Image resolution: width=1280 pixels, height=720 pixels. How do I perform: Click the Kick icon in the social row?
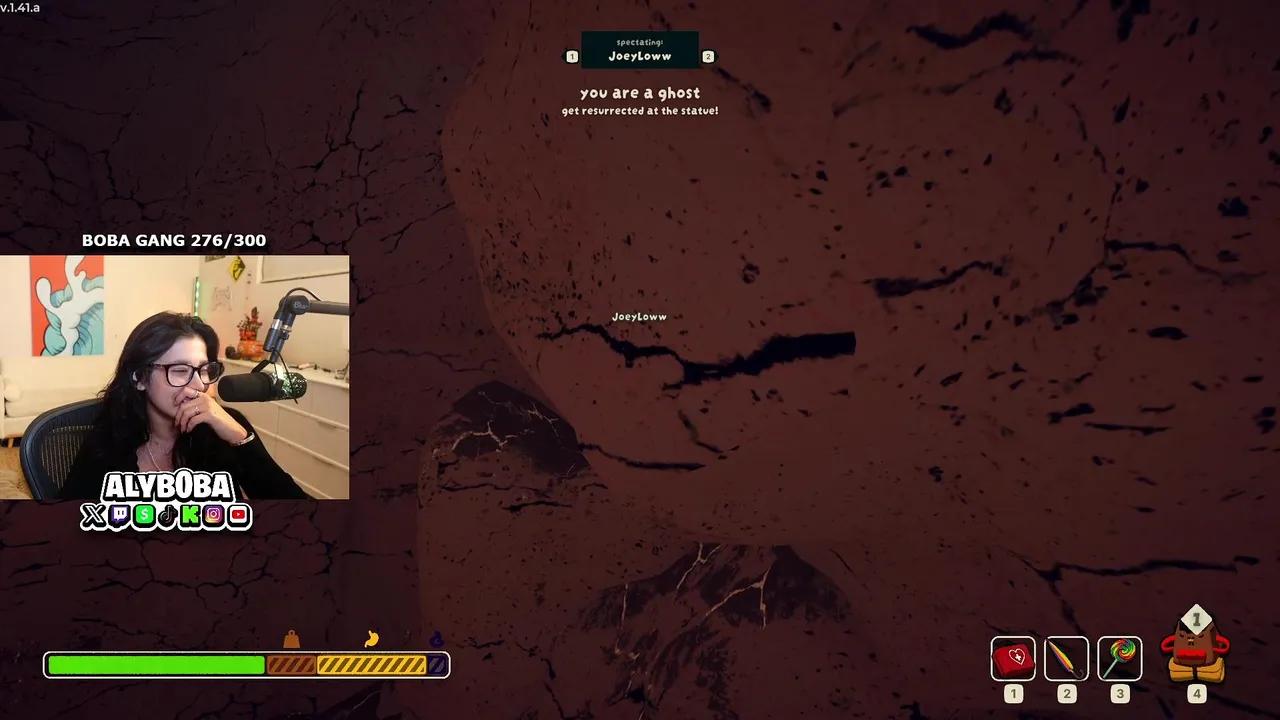190,518
